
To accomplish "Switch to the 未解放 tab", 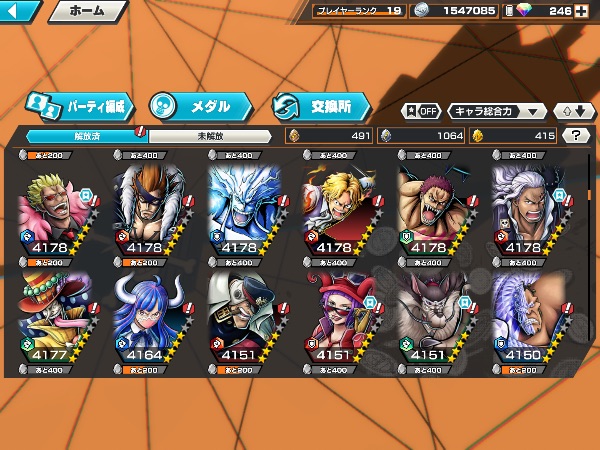I will [210, 135].
